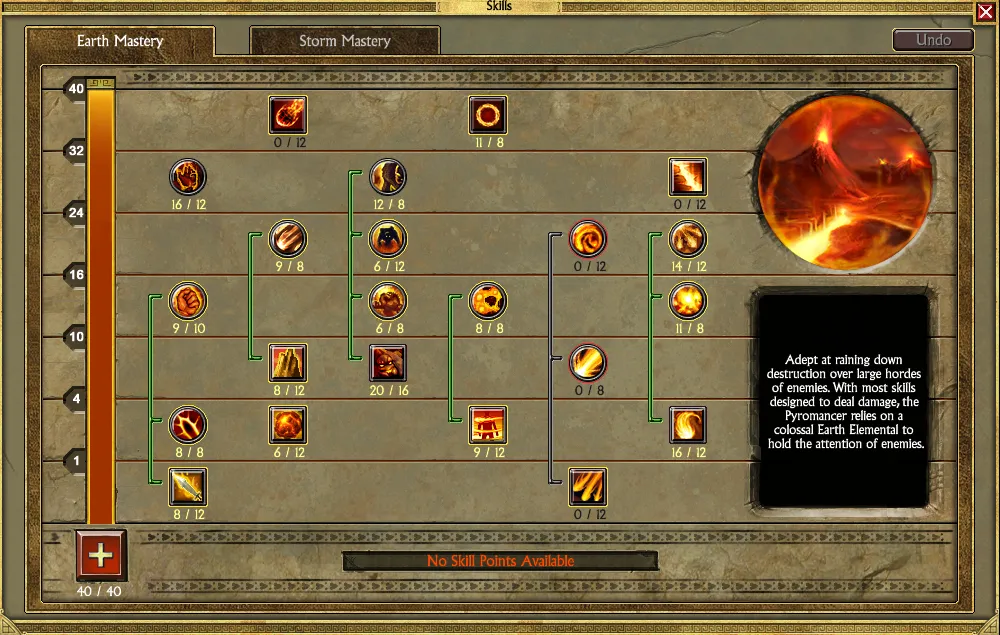The image size is (1000, 635).
Task: Add a point with the mastery plus button
Action: pyautogui.click(x=100, y=553)
